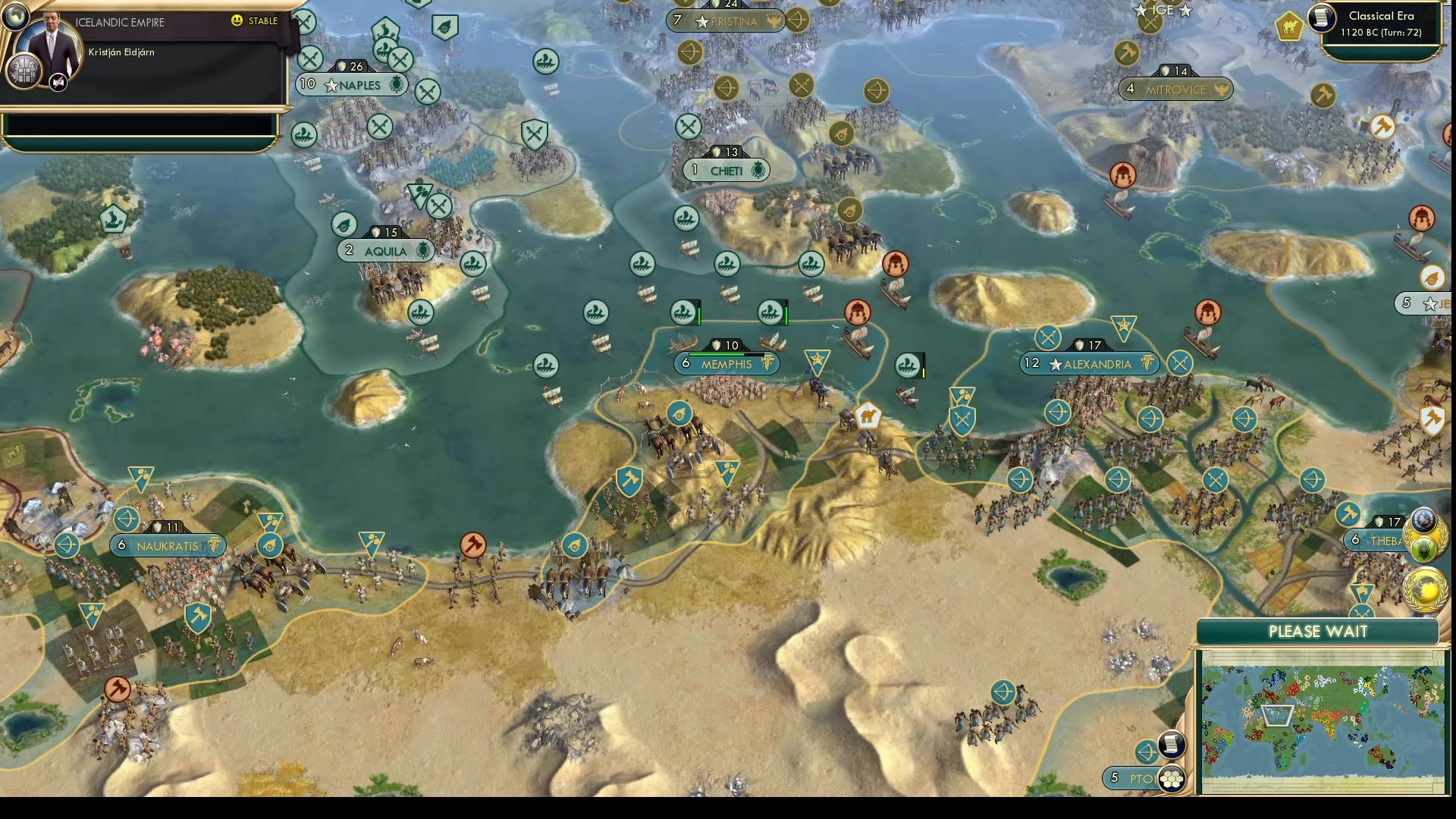The height and width of the screenshot is (819, 1456).
Task: Open the blue globe diplomacy notification icon
Action: click(1423, 520)
